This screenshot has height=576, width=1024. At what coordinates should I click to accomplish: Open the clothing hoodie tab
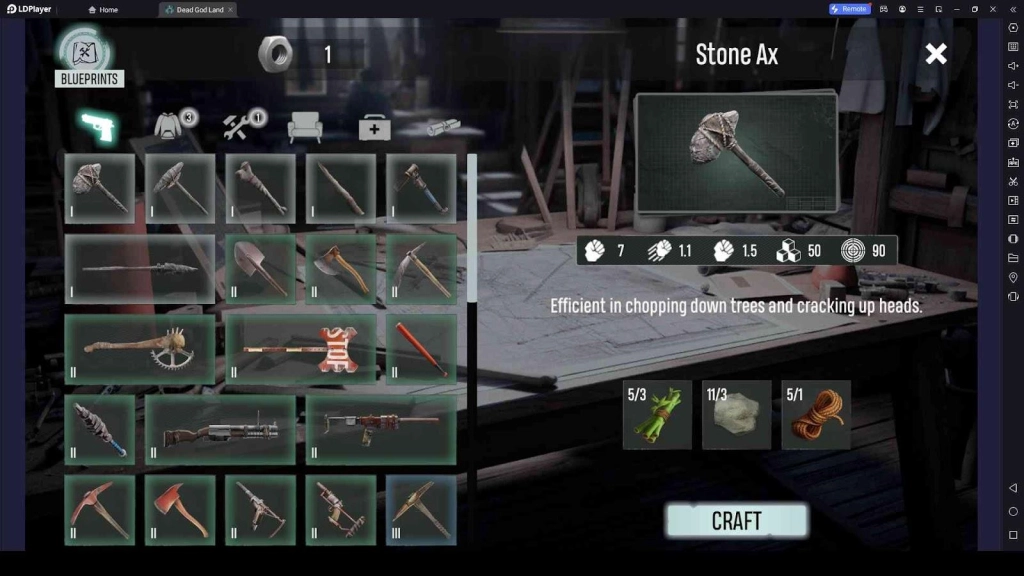coord(171,127)
